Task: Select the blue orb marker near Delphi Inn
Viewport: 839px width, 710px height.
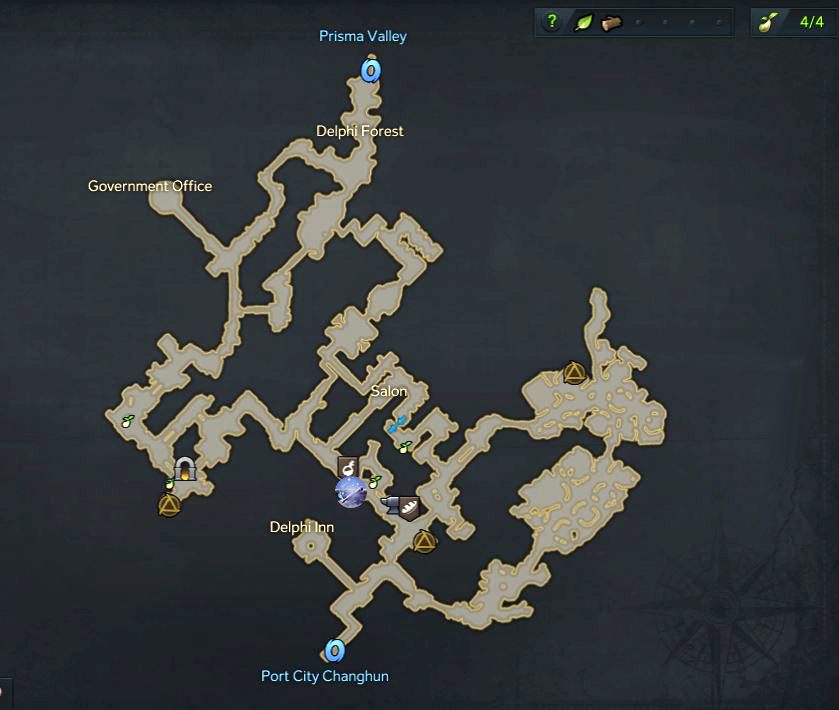Action: coord(350,491)
